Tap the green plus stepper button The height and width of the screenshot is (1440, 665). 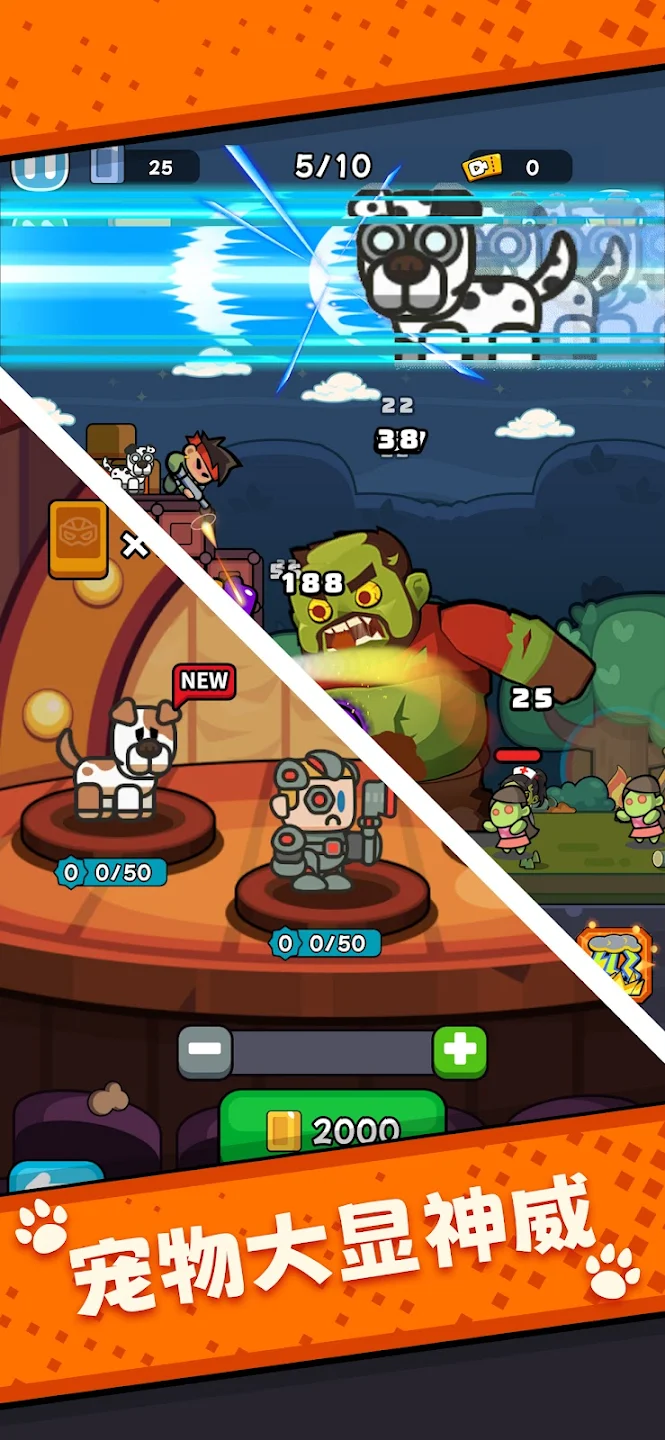coord(460,1052)
